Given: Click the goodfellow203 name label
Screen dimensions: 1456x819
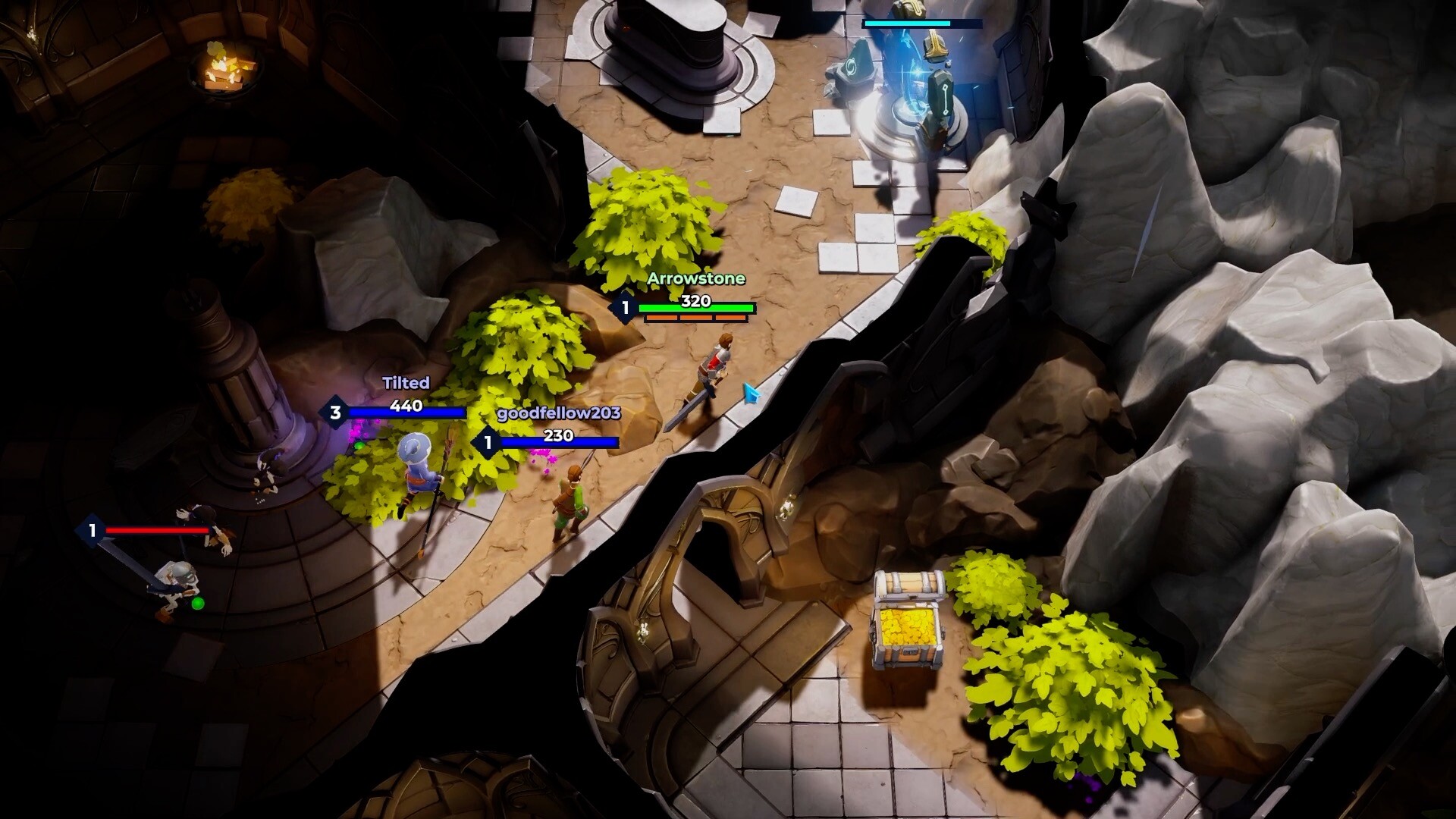Looking at the screenshot, I should 557,414.
